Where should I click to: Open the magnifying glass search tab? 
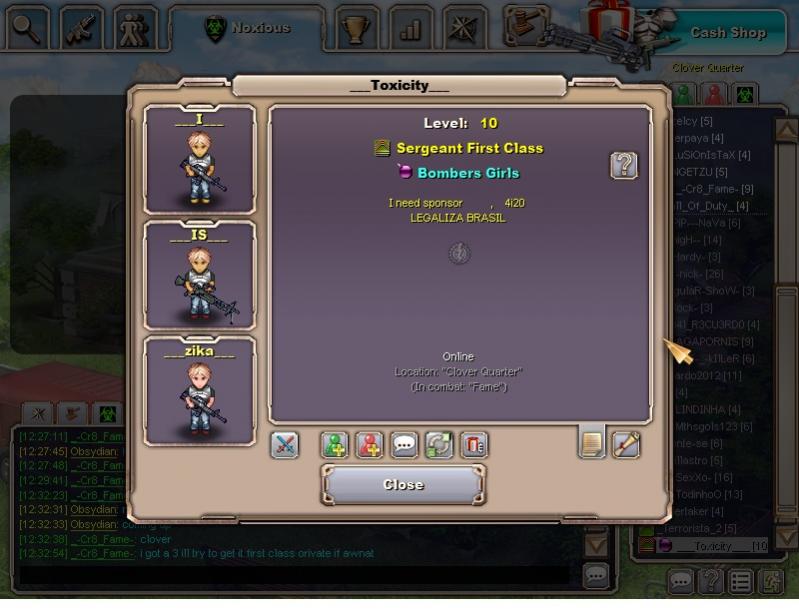tap(28, 28)
